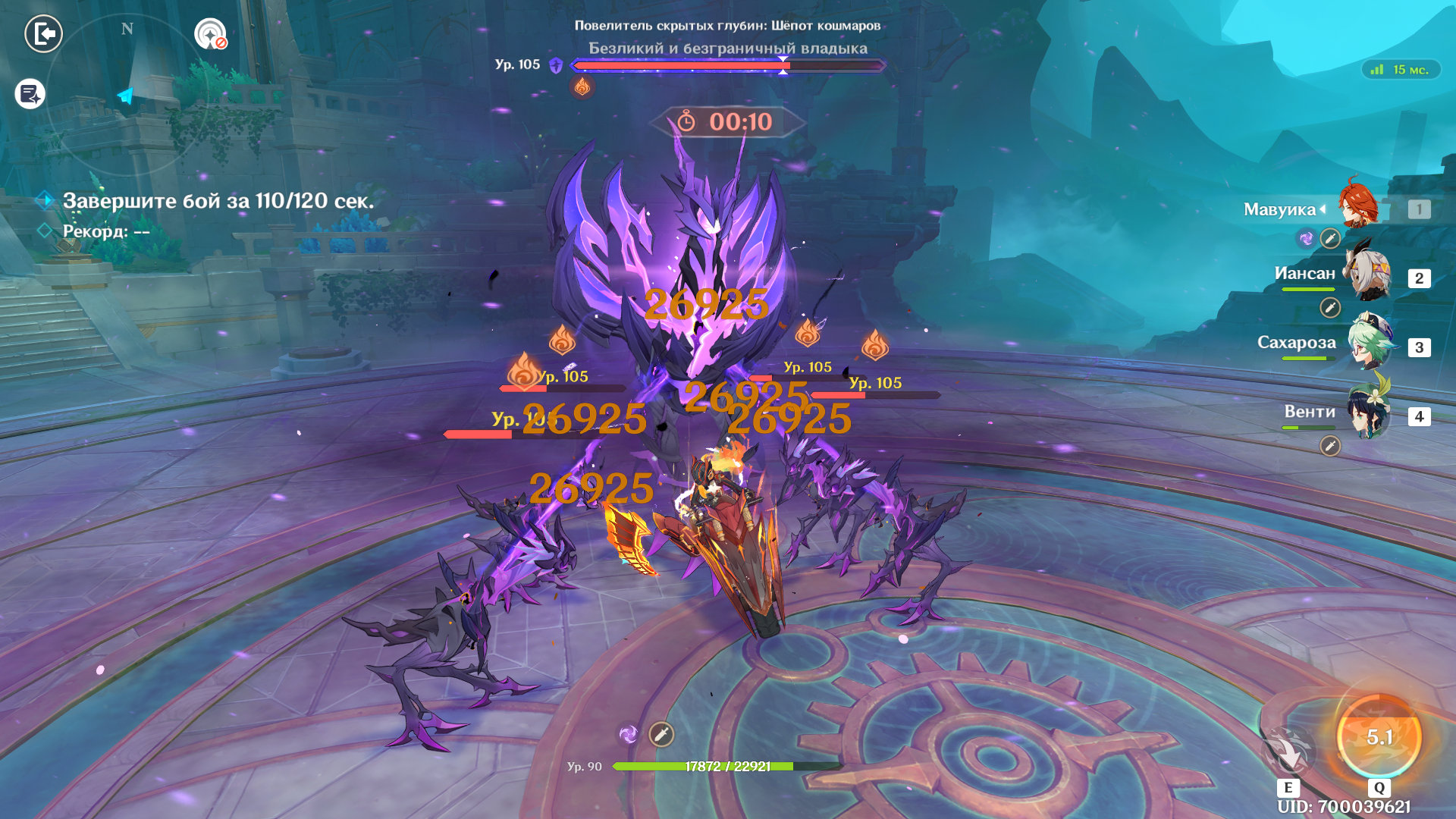Activate the elemental skill icon
This screenshot has height=819, width=1456.
(1288, 752)
